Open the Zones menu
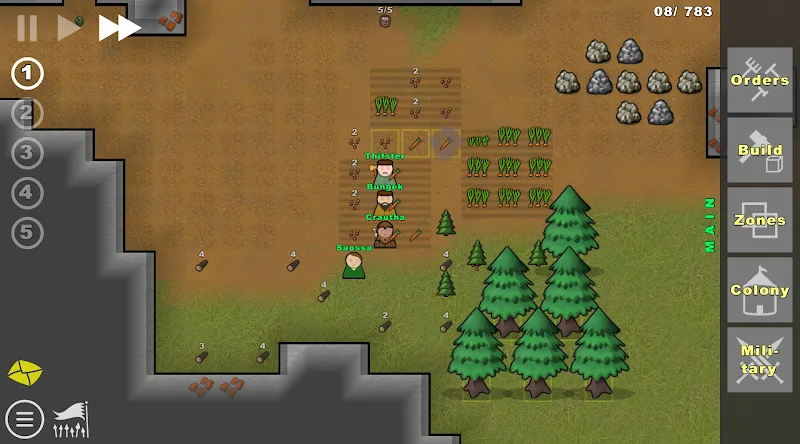 [x=759, y=220]
